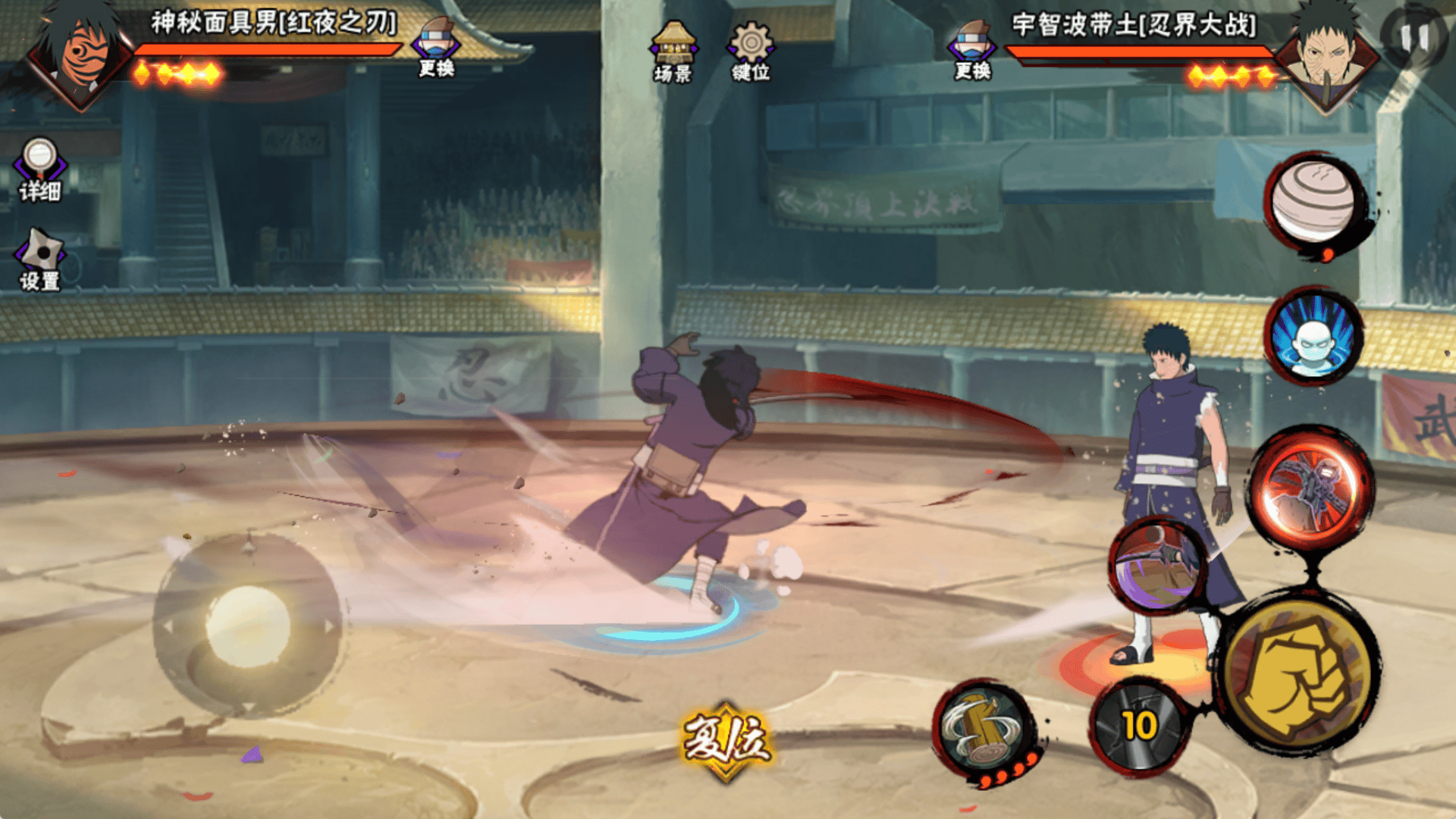Select the 宇智波带土 opponent portrait
Viewport: 1456px width, 819px height.
click(x=1327, y=57)
